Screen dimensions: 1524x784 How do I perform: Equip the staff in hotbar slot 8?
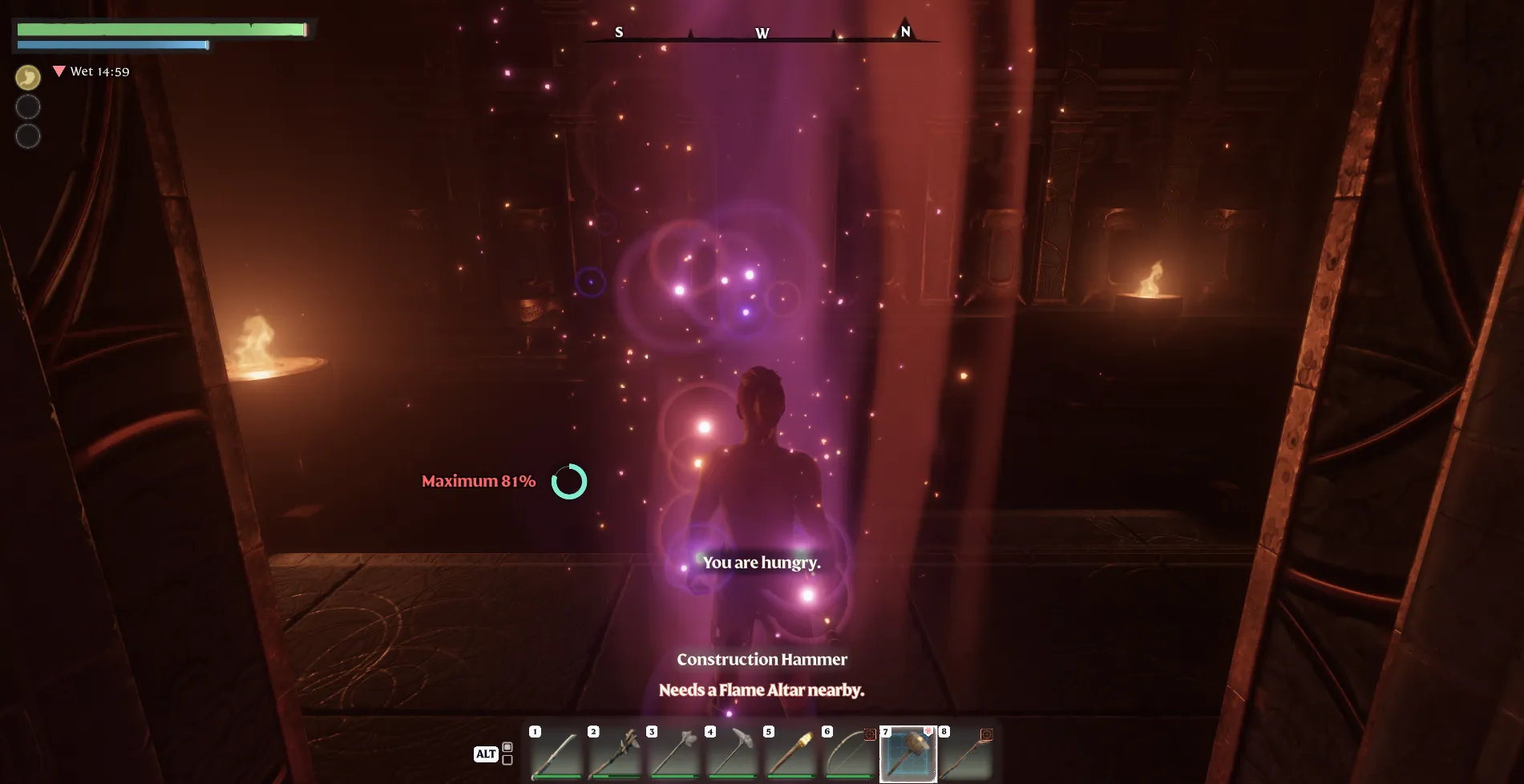click(x=967, y=754)
